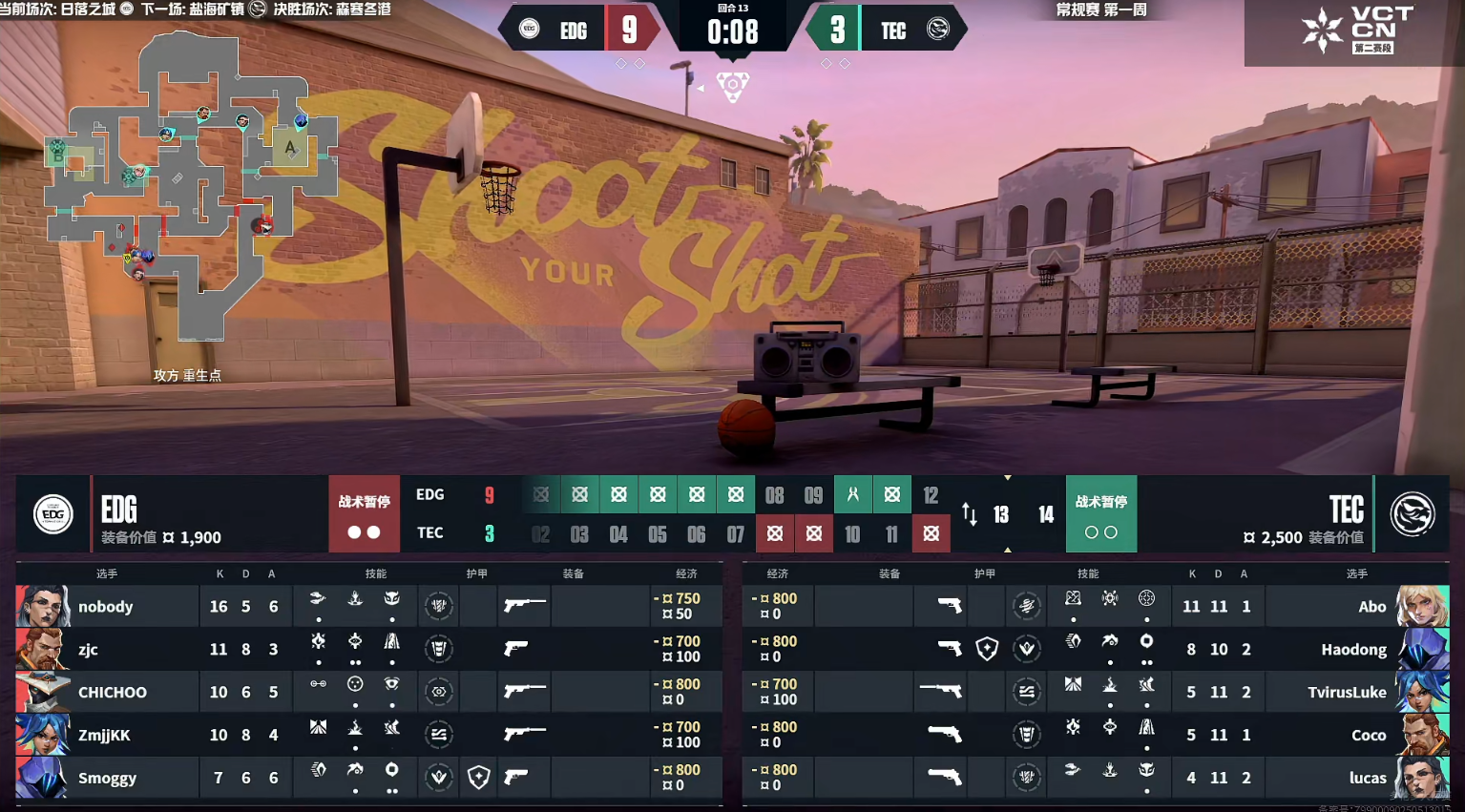Viewport: 1465px width, 812px height.
Task: Choose Haodong in the TEC player list
Action: tap(1353, 650)
